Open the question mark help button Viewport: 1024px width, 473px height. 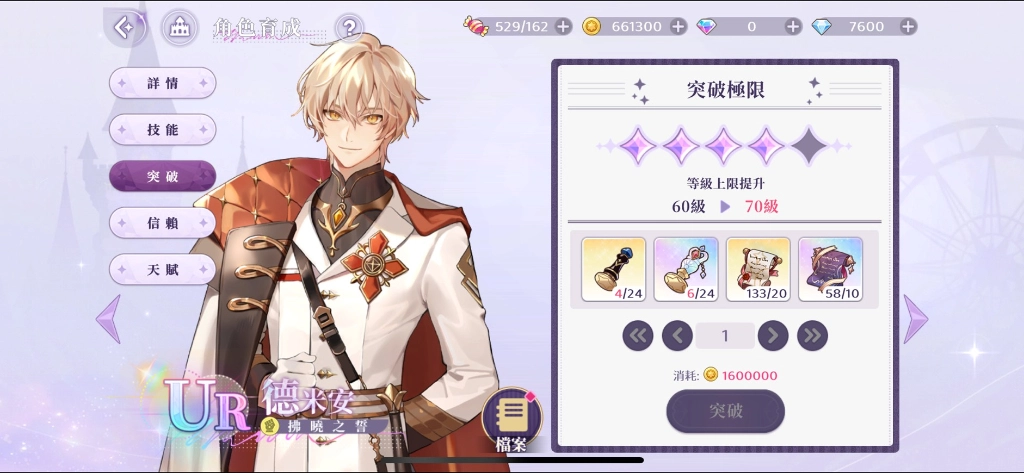[348, 27]
